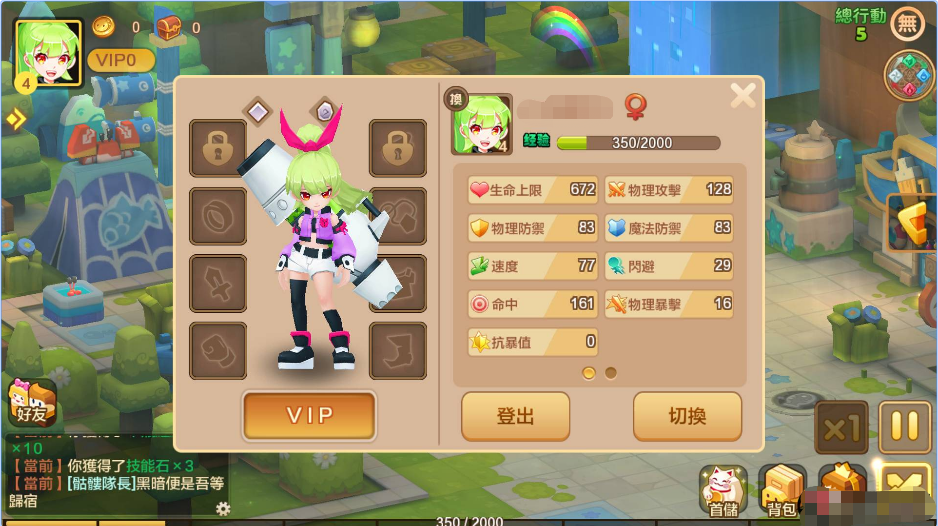Open the 無 button in the top-right
This screenshot has width=938, height=526.
point(908,23)
